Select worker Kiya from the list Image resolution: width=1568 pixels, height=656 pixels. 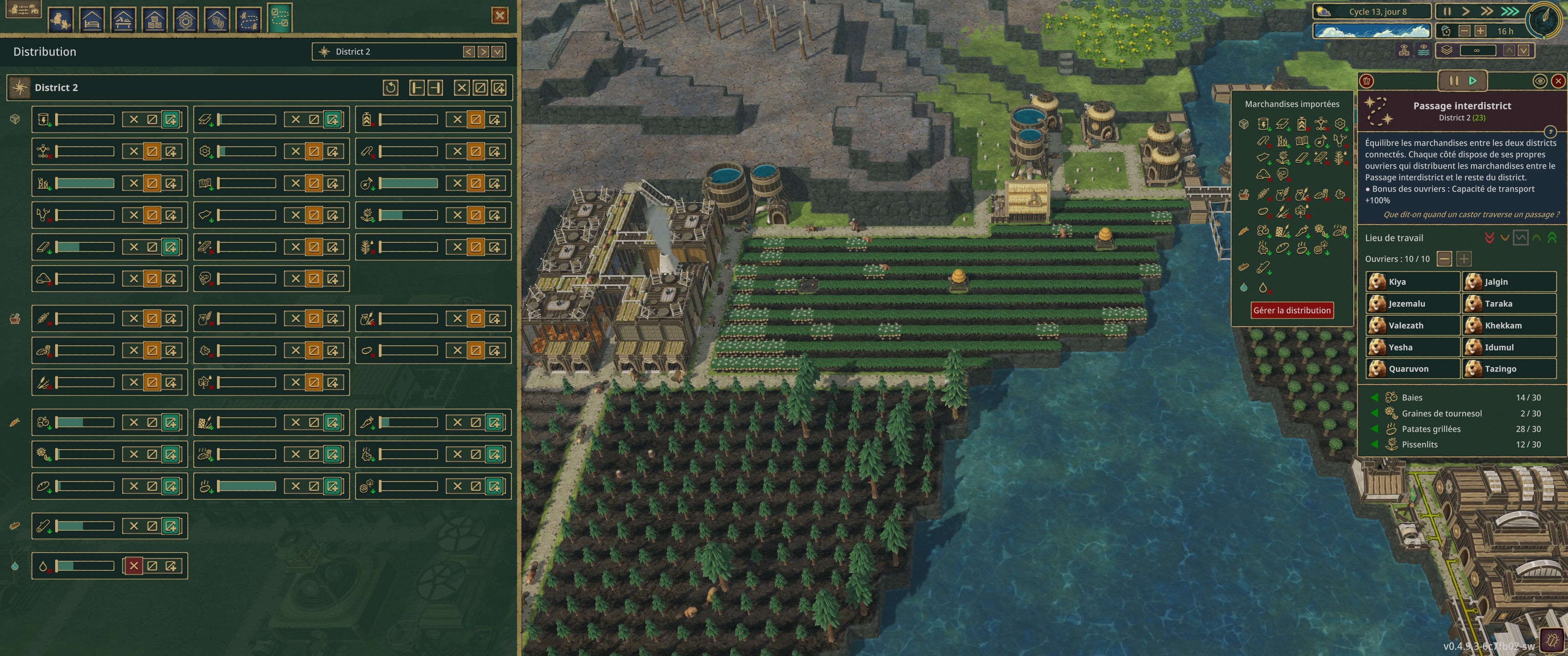(1412, 282)
